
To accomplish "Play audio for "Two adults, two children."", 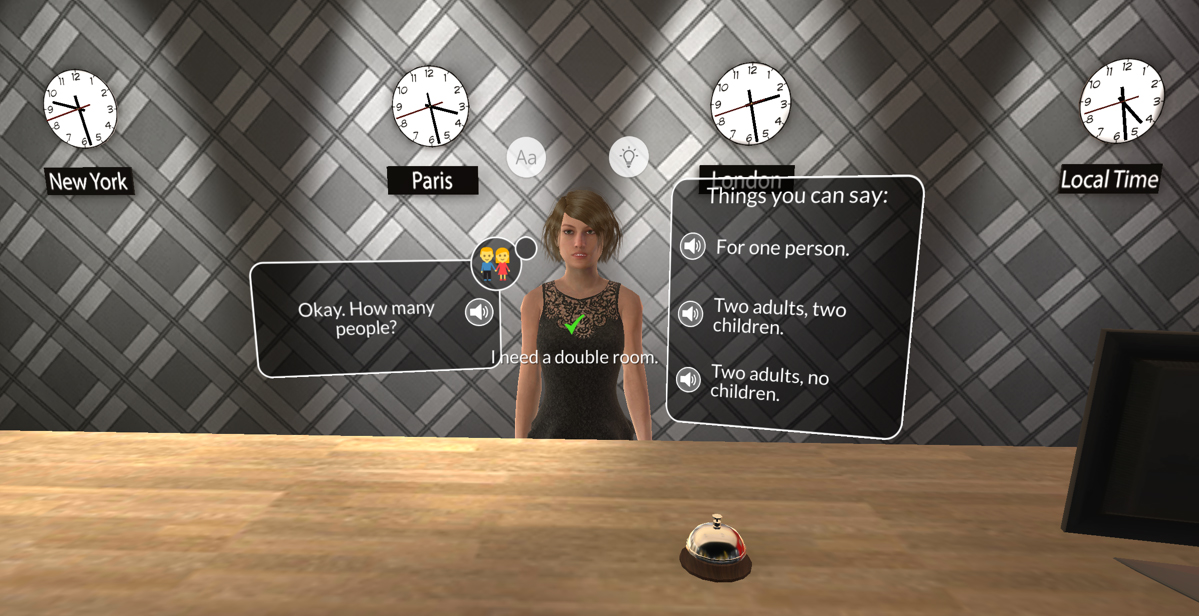I will click(x=691, y=314).
